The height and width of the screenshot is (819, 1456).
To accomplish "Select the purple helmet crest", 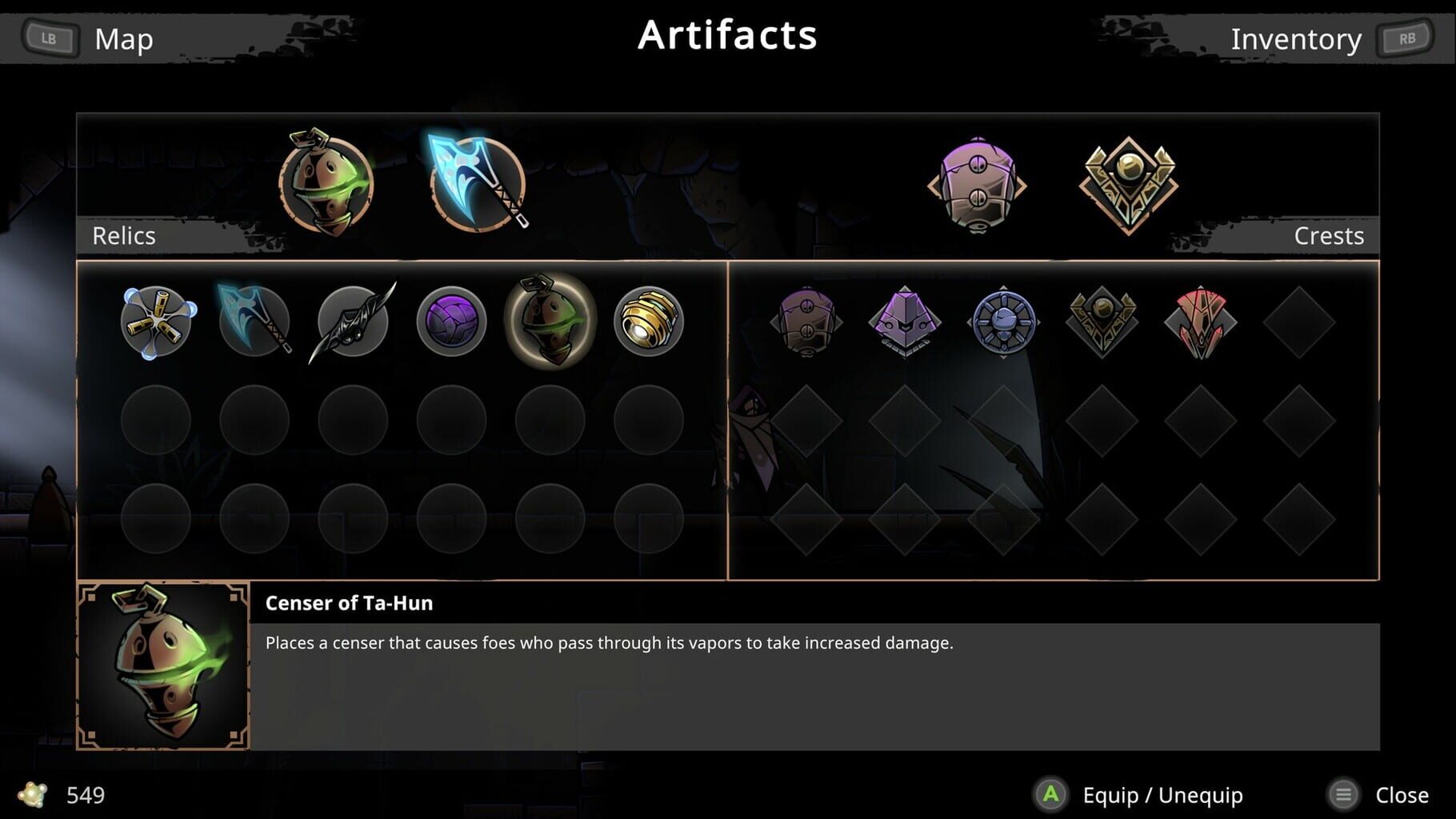I will 904,324.
